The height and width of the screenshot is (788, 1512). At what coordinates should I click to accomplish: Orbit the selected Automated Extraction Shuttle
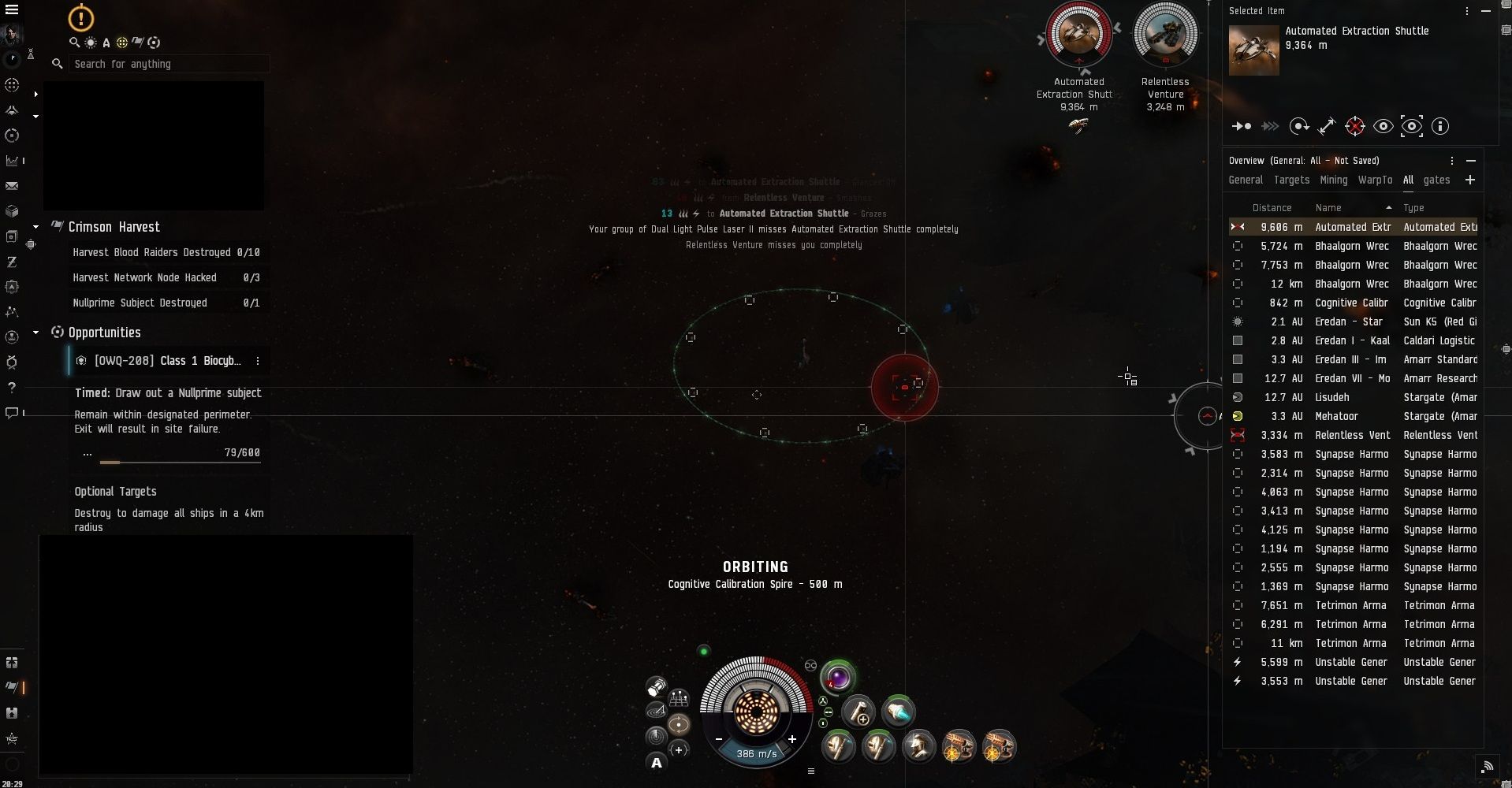(1298, 126)
